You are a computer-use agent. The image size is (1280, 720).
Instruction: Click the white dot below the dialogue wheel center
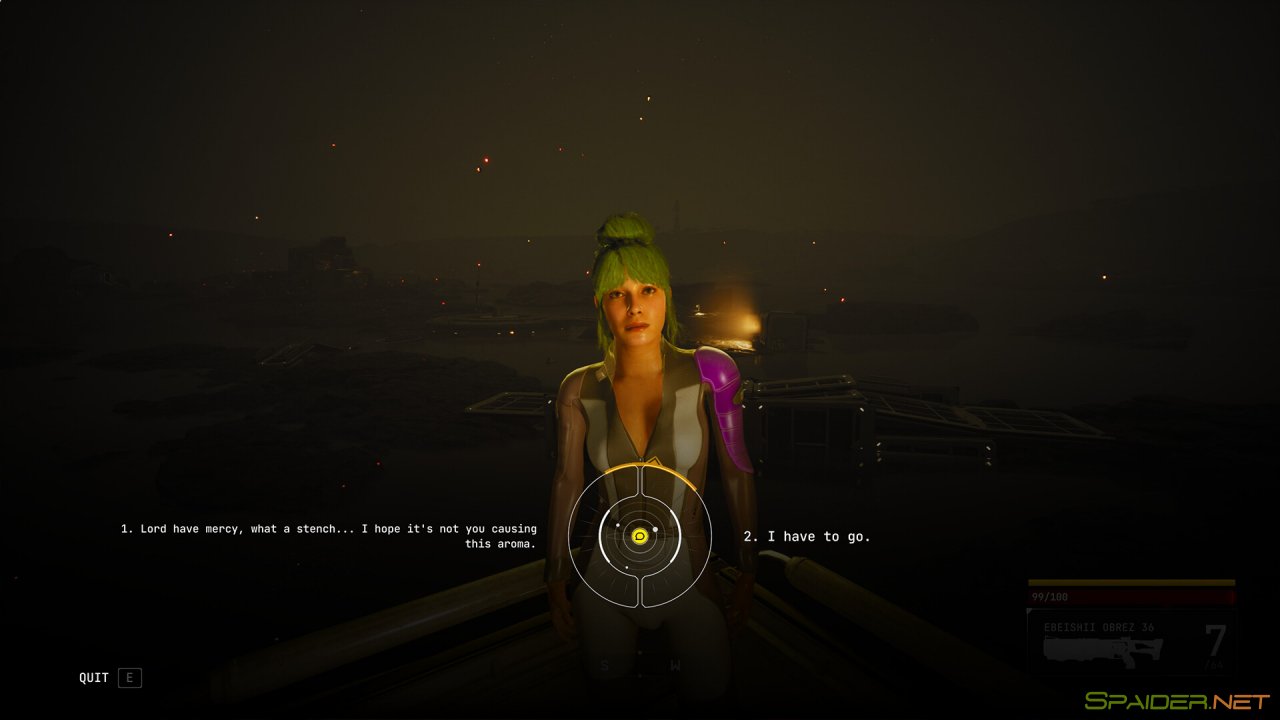(x=627, y=567)
